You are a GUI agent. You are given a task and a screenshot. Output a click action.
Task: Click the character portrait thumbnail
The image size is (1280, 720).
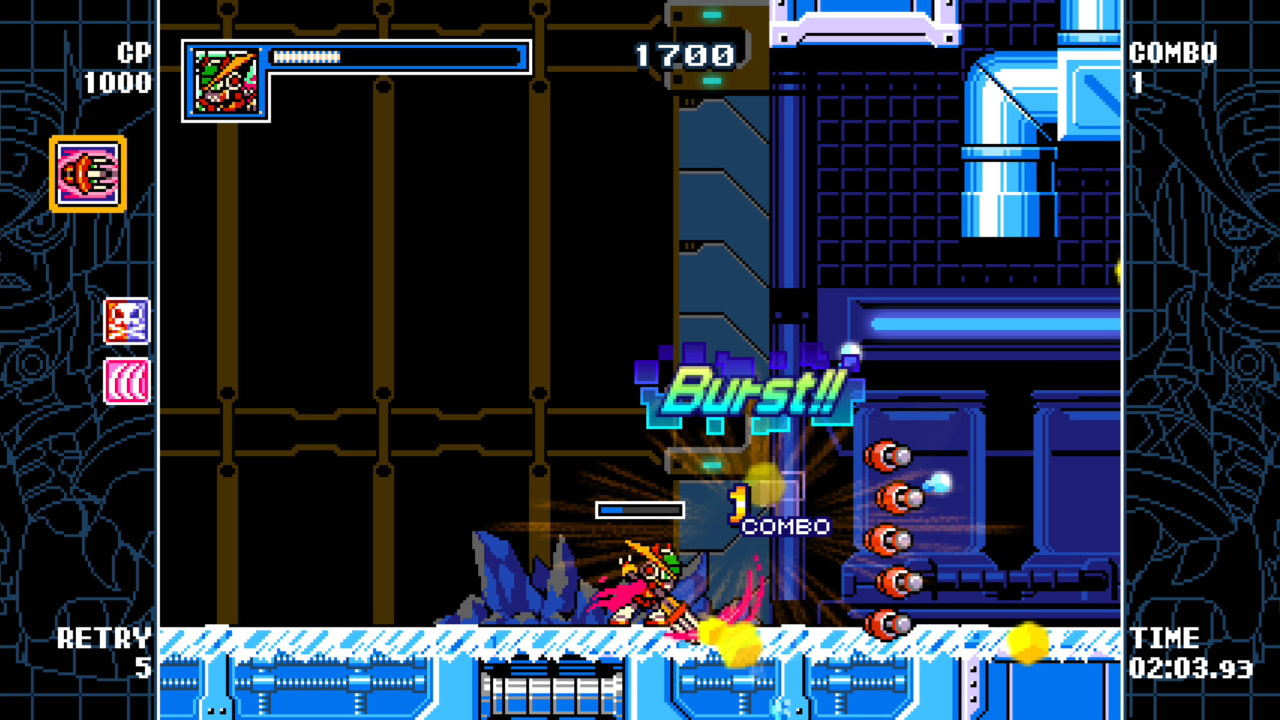[x=225, y=80]
